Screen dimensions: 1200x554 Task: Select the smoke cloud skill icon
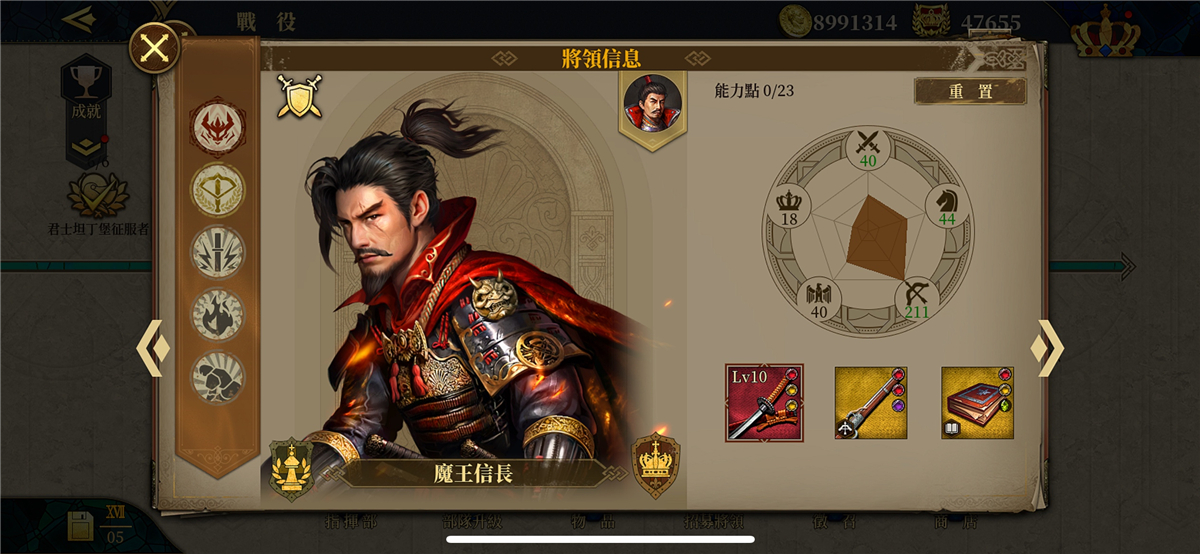[x=217, y=376]
